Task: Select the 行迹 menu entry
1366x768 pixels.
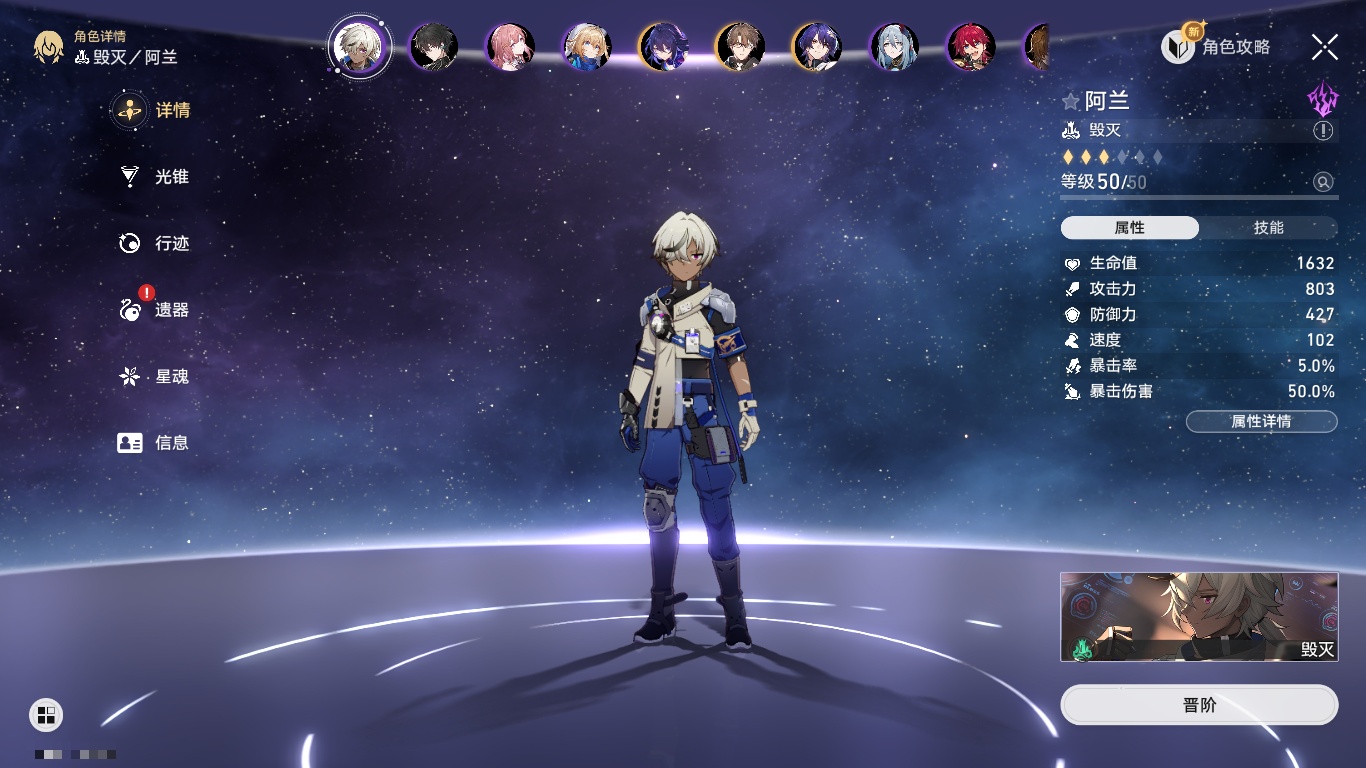Action: pos(154,243)
